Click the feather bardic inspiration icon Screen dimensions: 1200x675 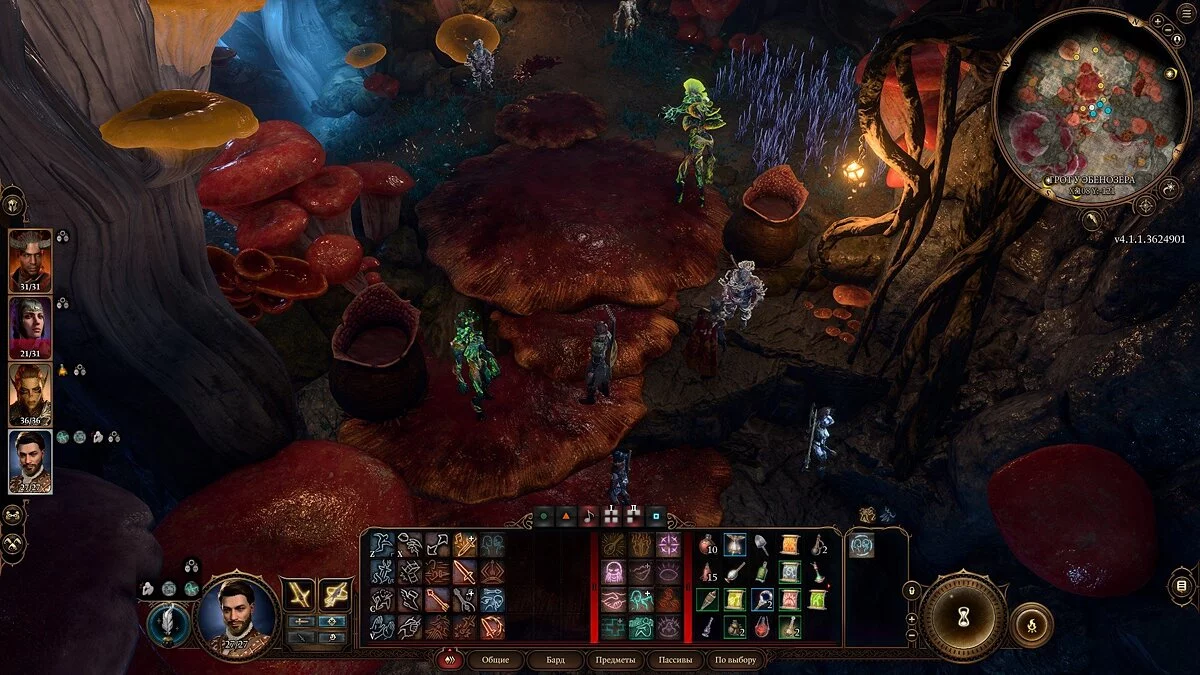click(169, 624)
